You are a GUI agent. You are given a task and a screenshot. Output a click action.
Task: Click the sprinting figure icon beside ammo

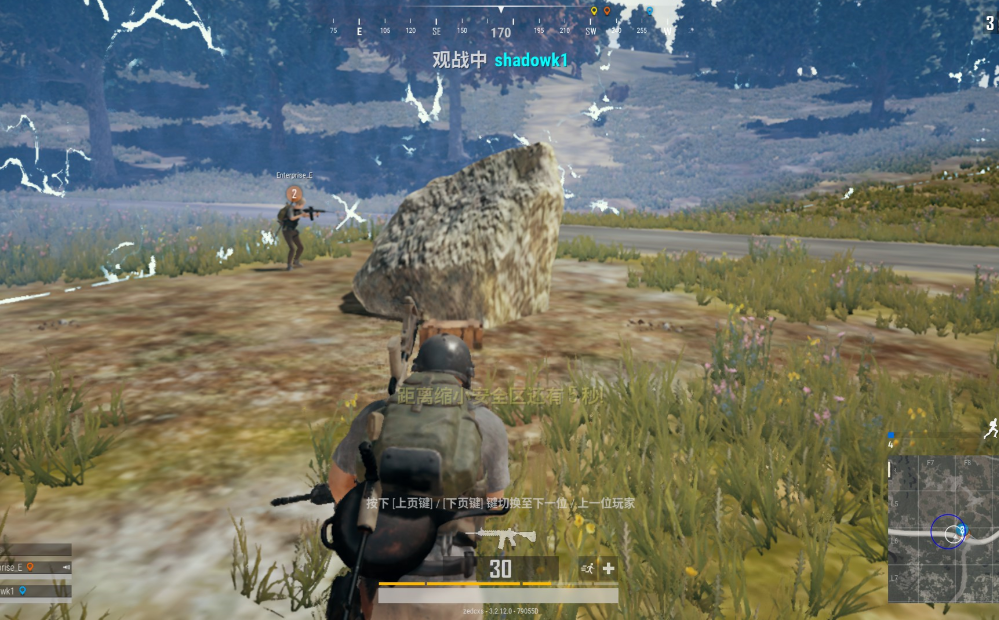tap(587, 568)
